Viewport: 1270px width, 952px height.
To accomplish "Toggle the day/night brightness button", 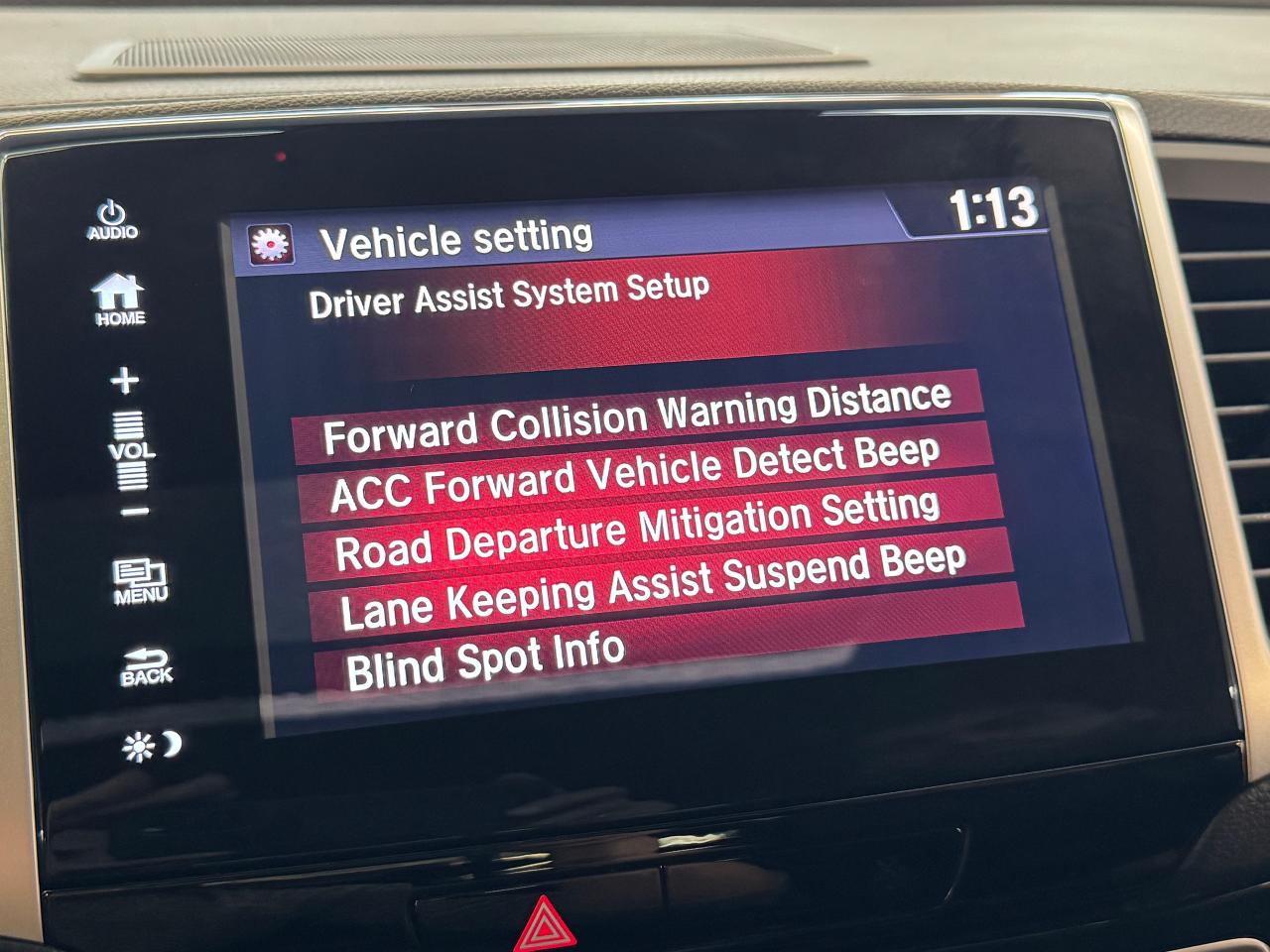I will click(152, 746).
